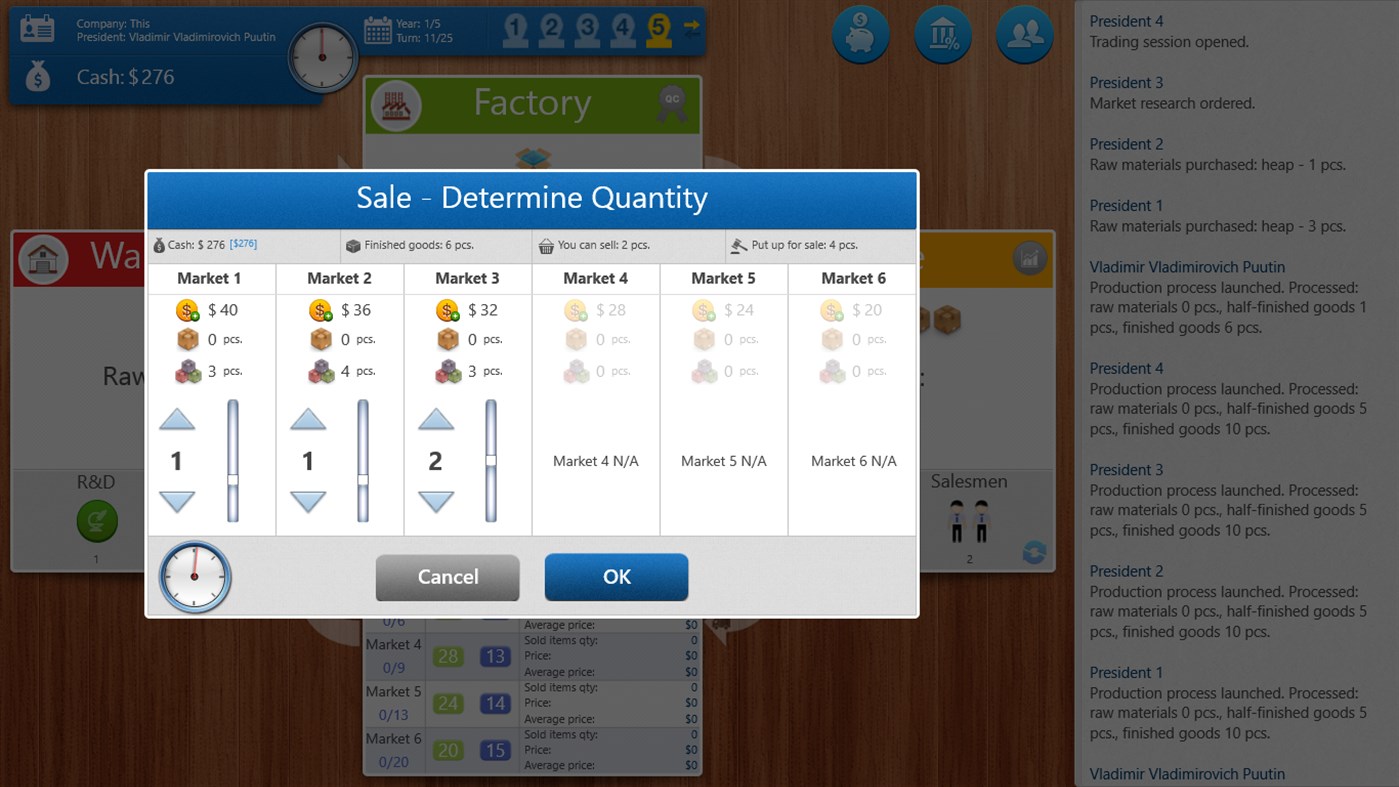Open the [$276] cash details link

(x=244, y=244)
